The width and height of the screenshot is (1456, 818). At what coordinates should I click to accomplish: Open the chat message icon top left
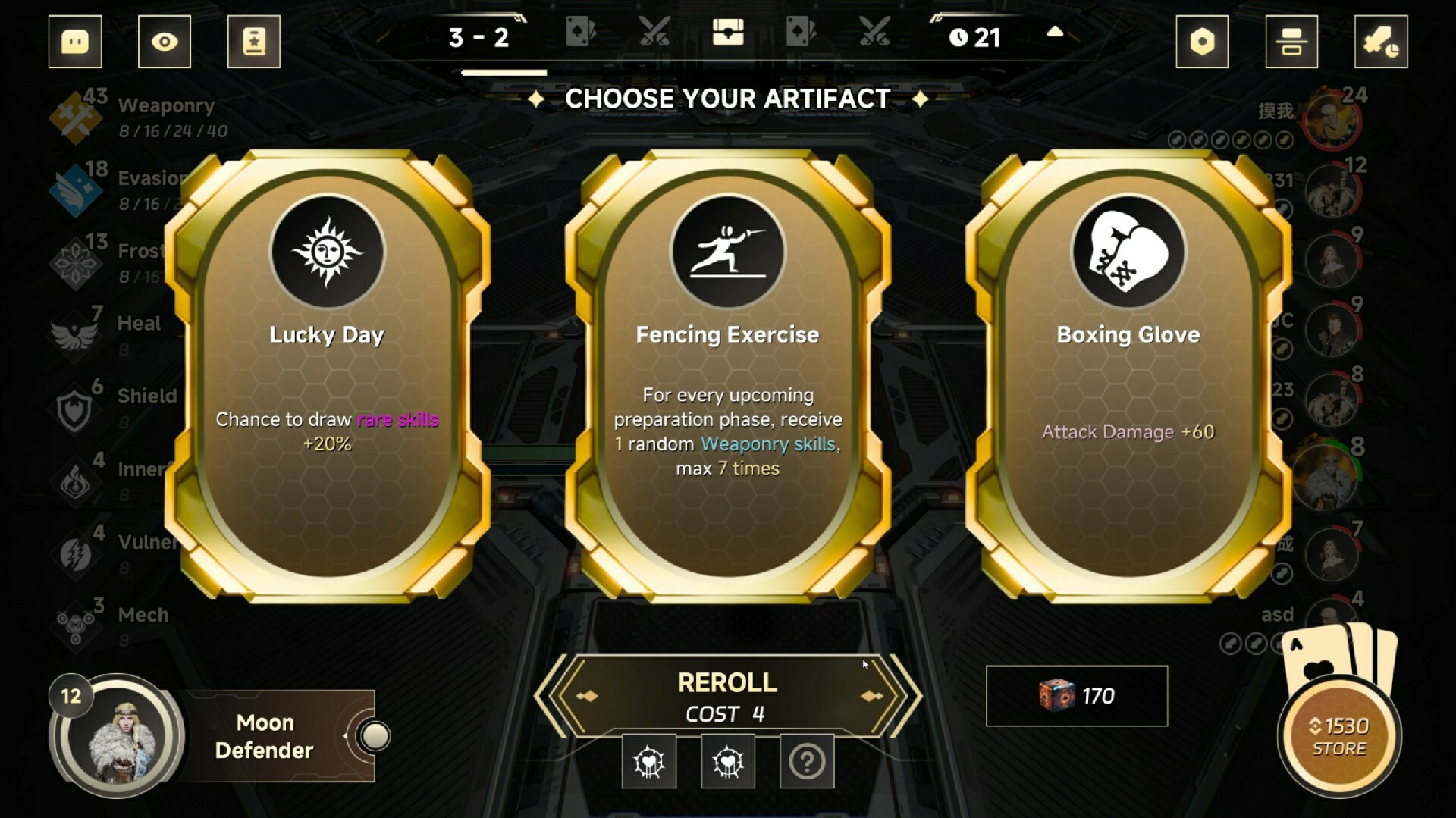pyautogui.click(x=74, y=42)
